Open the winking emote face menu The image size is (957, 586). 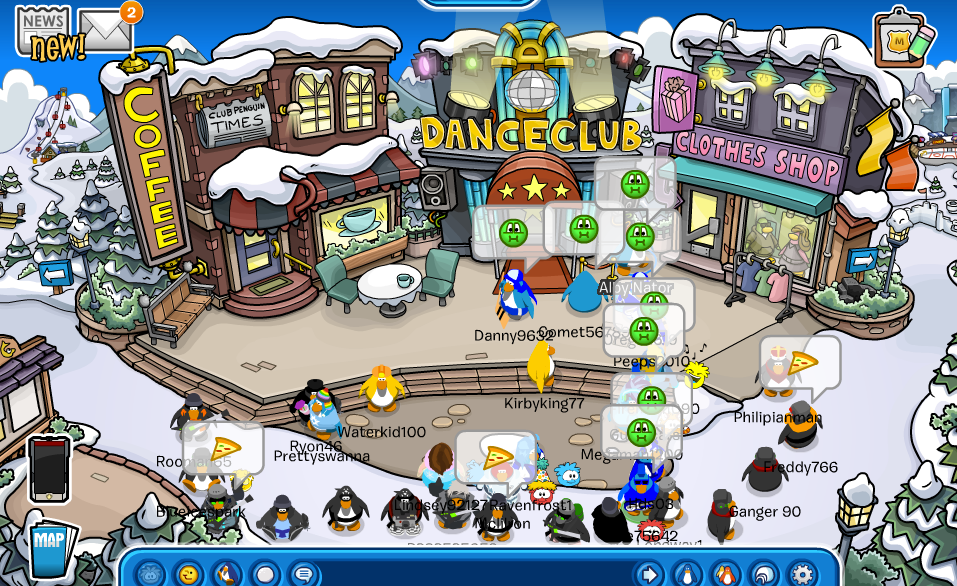[188, 574]
